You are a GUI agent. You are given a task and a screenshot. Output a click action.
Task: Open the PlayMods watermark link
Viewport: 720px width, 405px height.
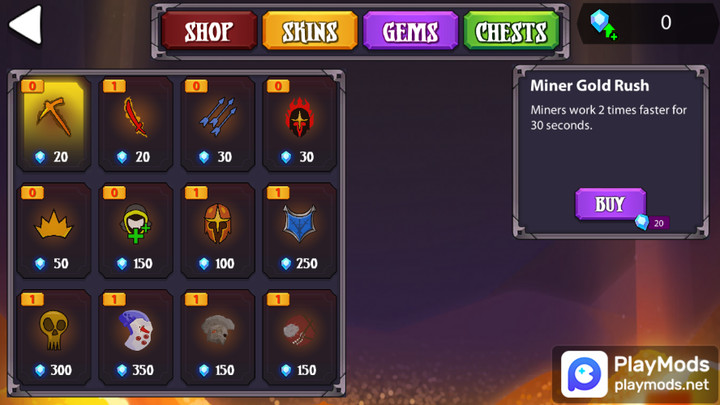634,373
